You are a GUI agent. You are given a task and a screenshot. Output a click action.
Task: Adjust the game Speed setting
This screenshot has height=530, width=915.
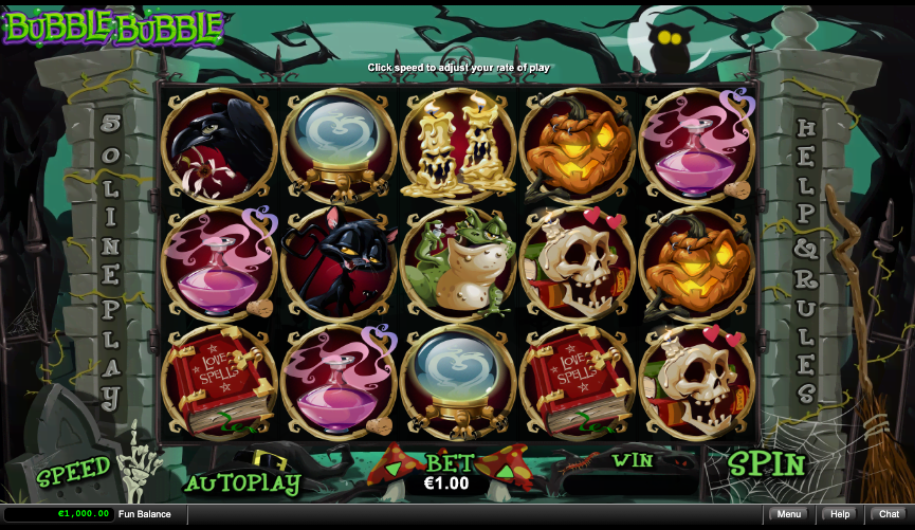[x=73, y=471]
